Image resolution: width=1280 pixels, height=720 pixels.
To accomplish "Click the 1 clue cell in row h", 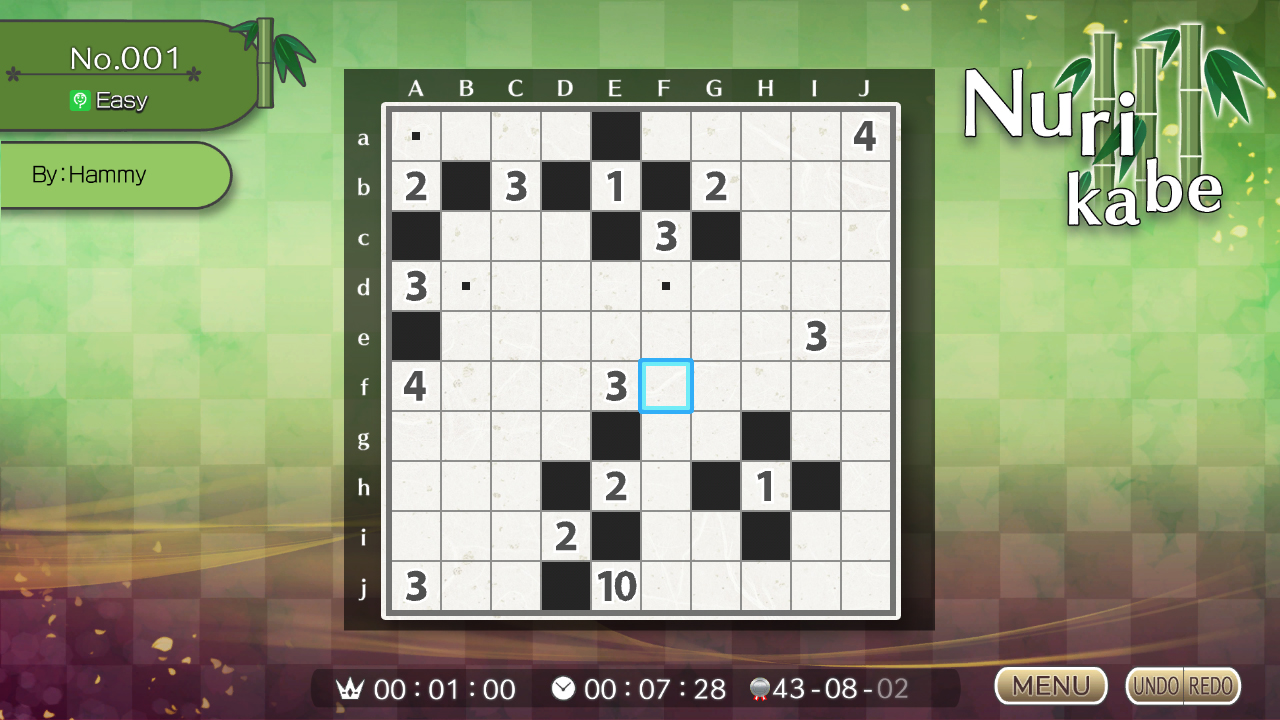I will 765,487.
